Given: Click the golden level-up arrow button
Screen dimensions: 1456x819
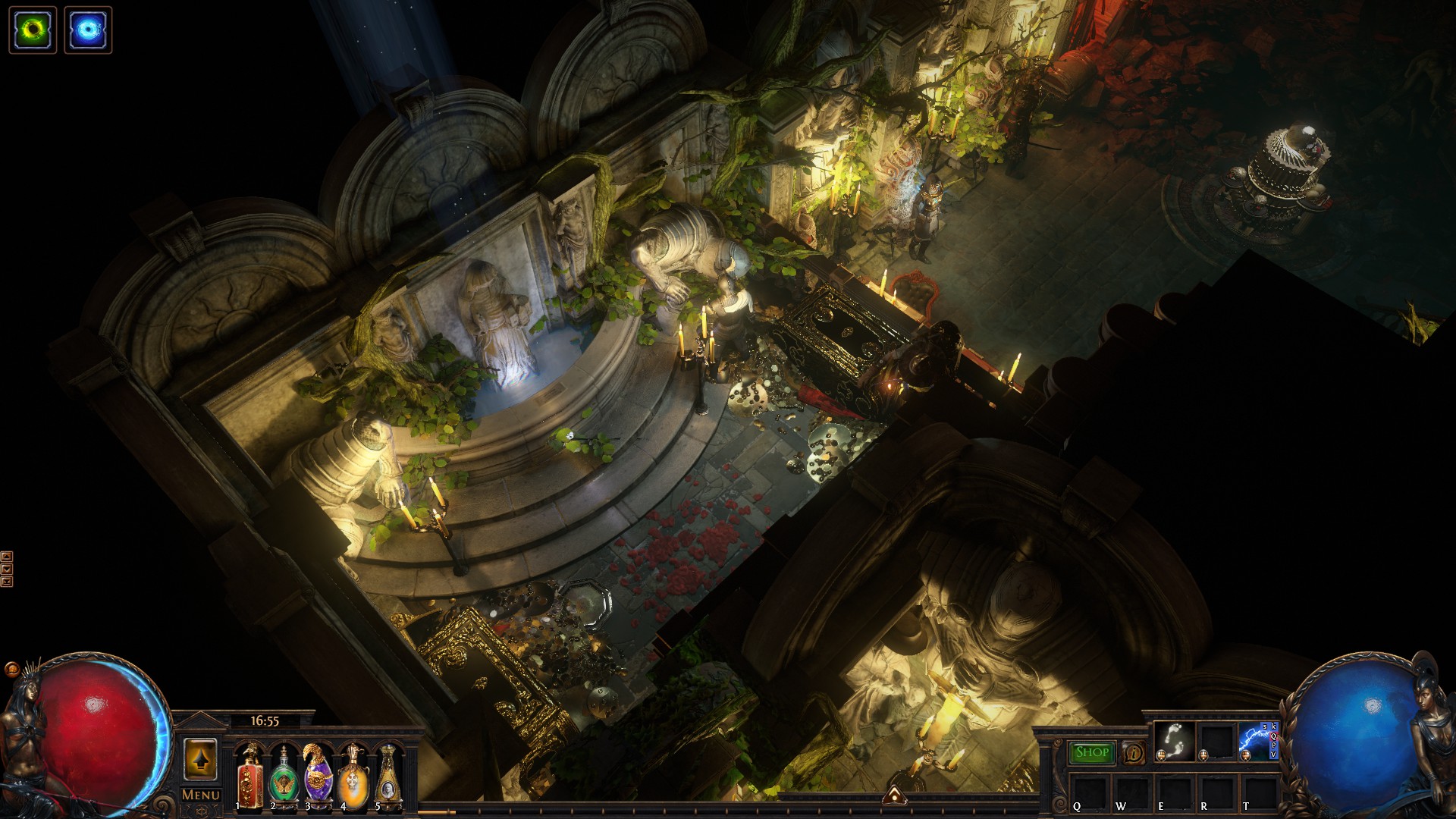Looking at the screenshot, I should pos(200,759).
